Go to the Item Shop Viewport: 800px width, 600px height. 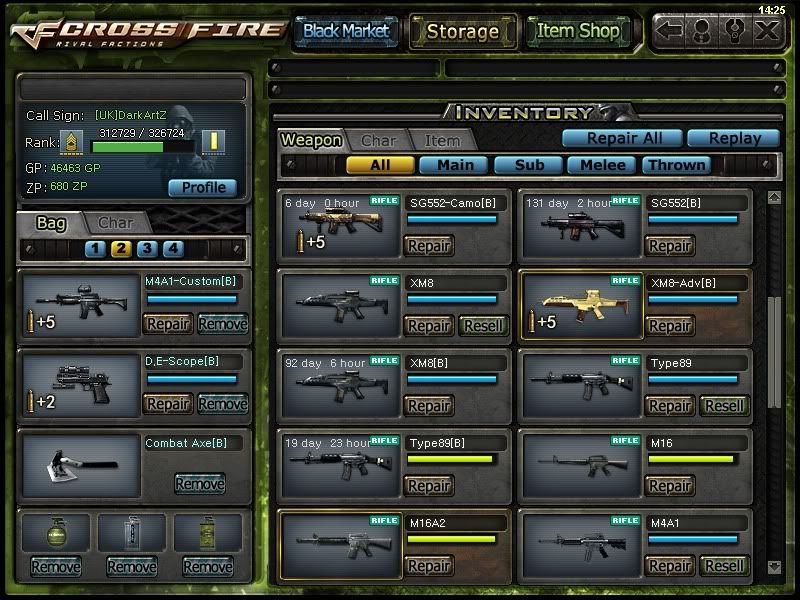tap(578, 31)
